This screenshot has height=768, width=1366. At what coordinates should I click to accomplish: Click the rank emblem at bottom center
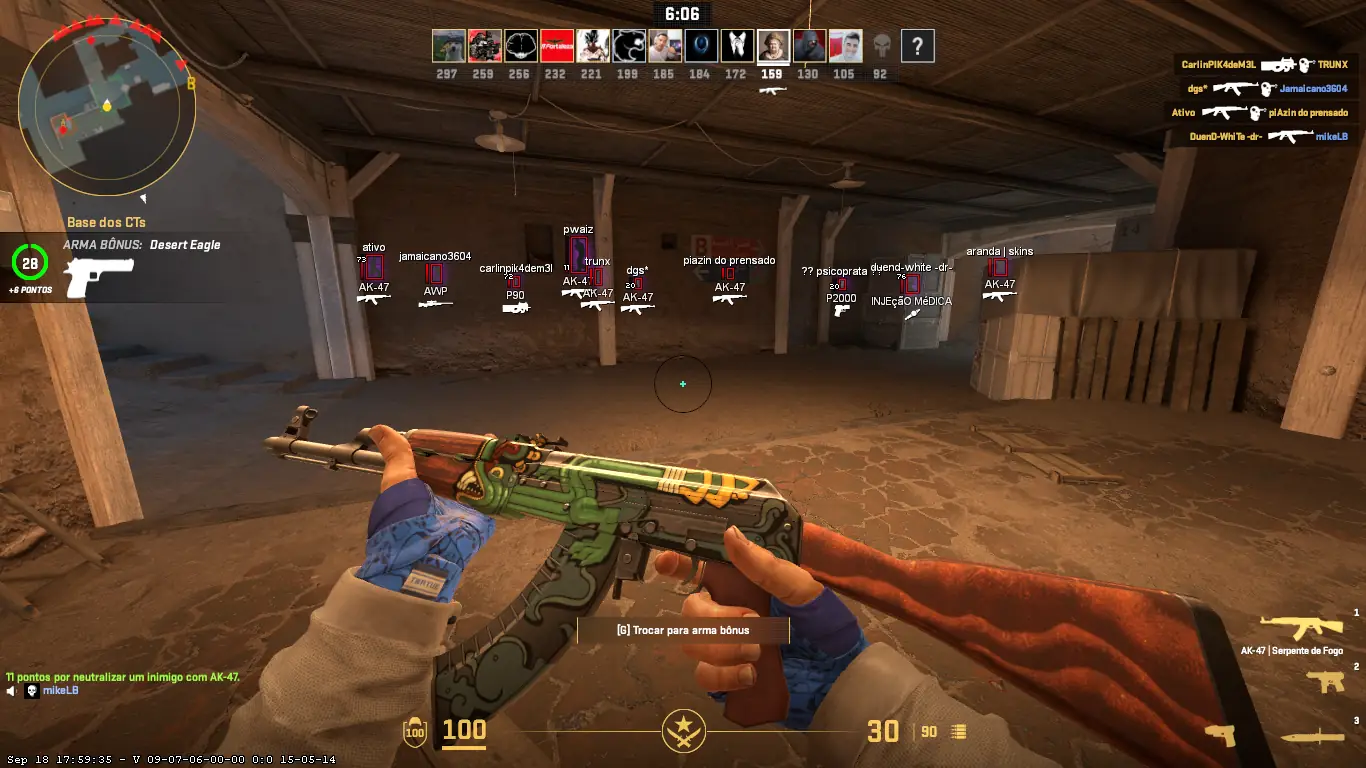[x=684, y=731]
